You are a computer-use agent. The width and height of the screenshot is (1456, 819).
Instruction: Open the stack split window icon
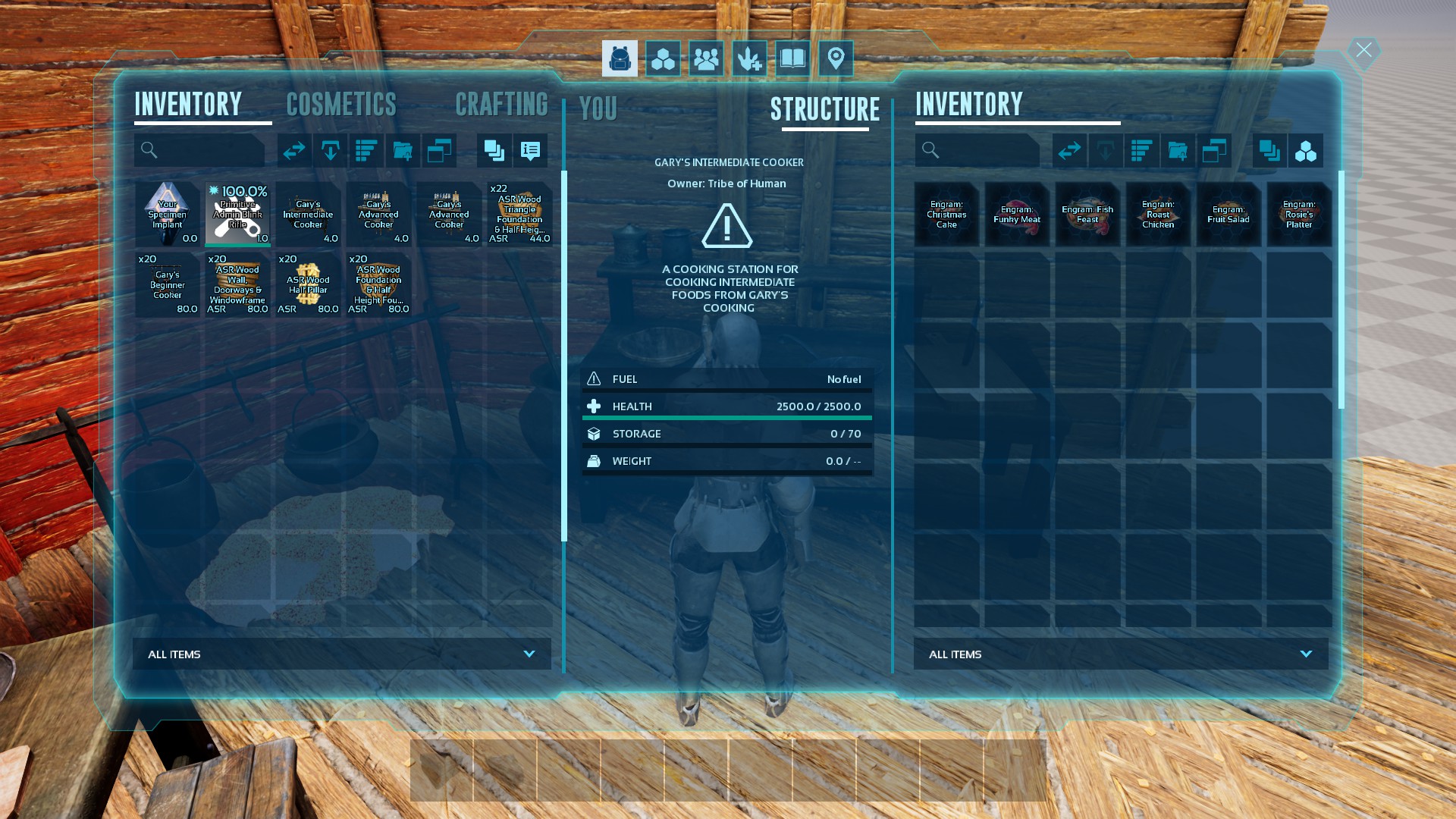click(439, 150)
